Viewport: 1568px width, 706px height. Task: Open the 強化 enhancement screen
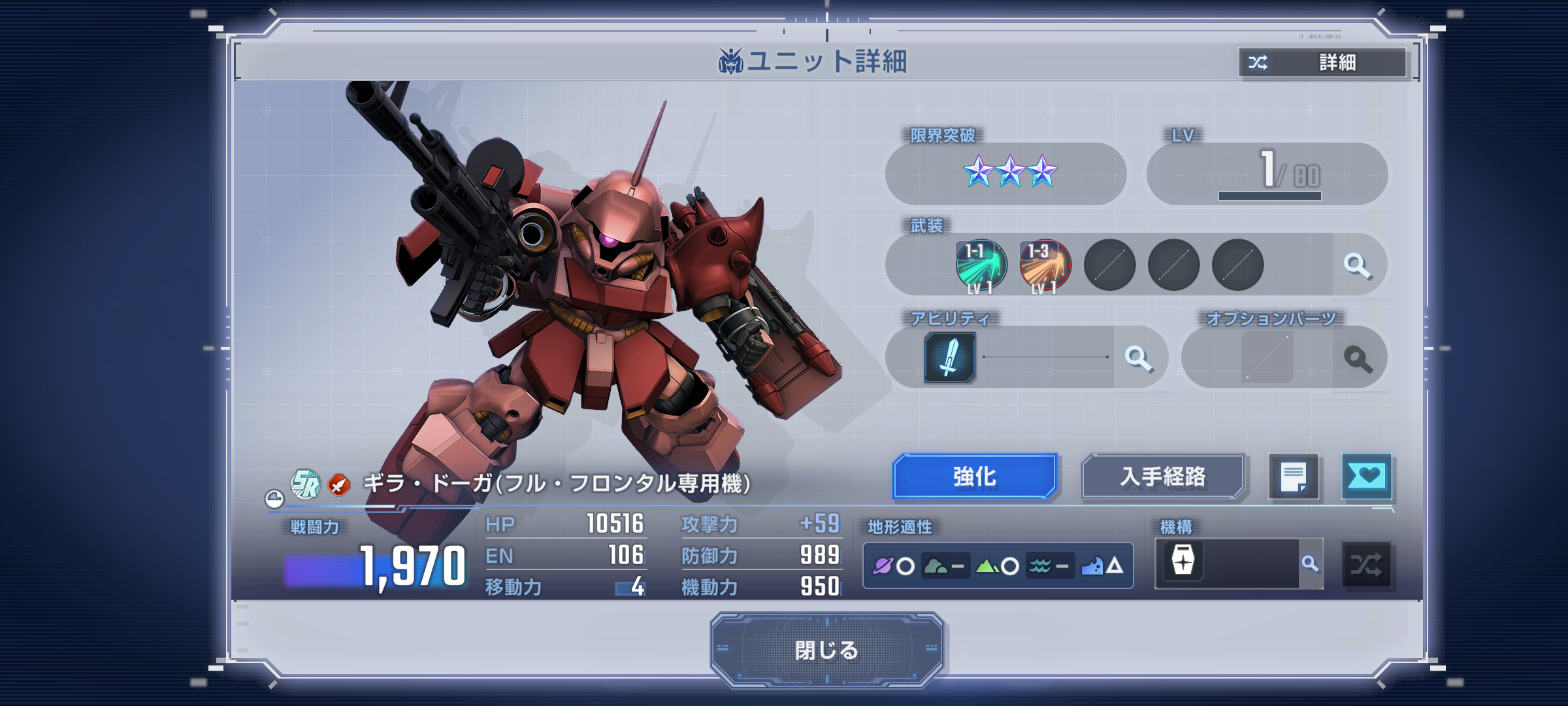click(974, 477)
